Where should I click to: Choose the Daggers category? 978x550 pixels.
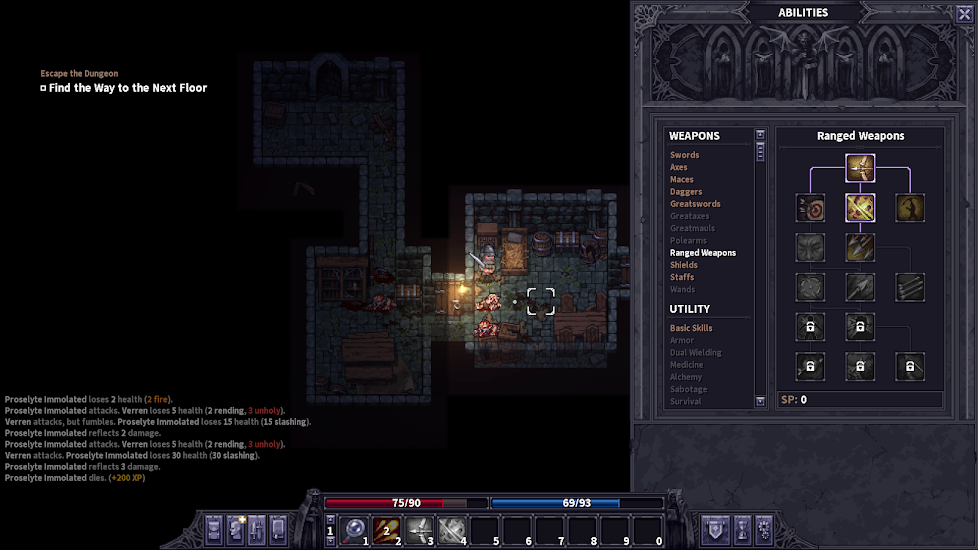tap(686, 192)
